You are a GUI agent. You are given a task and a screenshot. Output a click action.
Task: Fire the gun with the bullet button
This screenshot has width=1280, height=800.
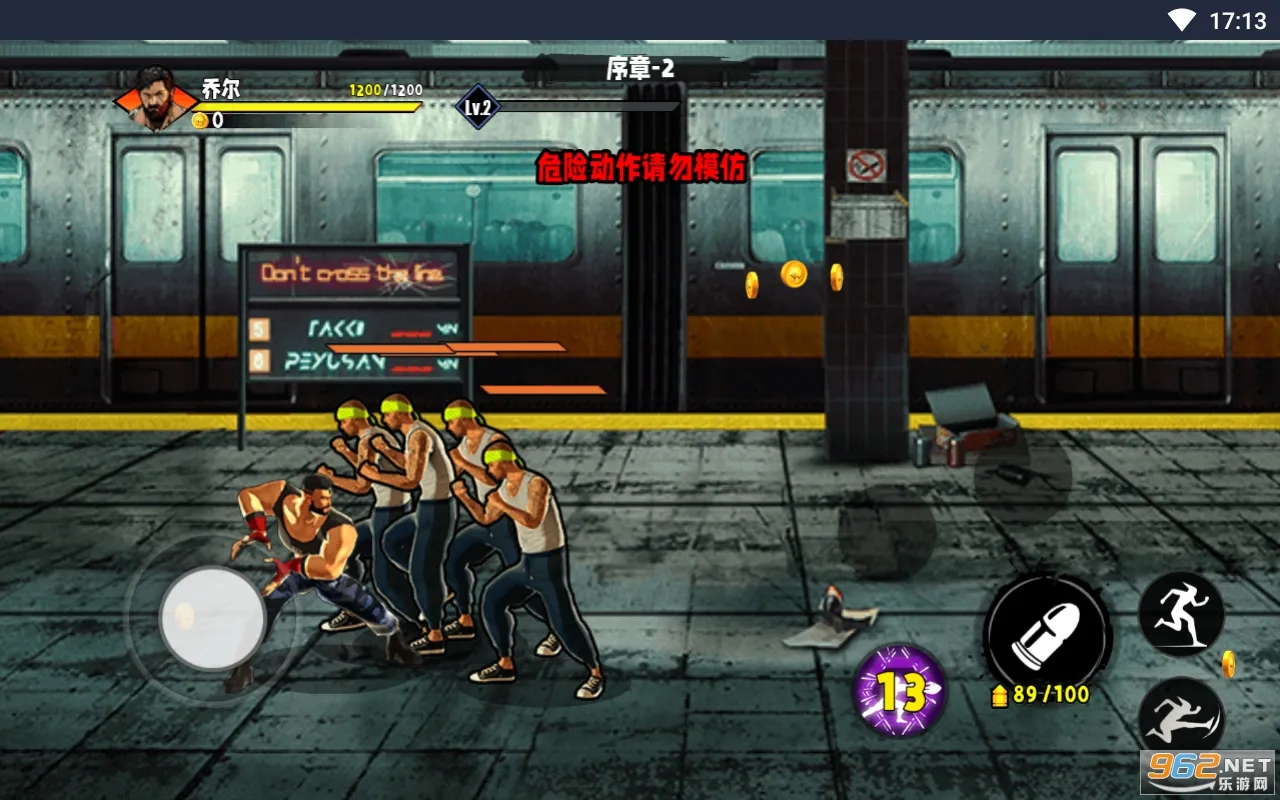[1047, 633]
